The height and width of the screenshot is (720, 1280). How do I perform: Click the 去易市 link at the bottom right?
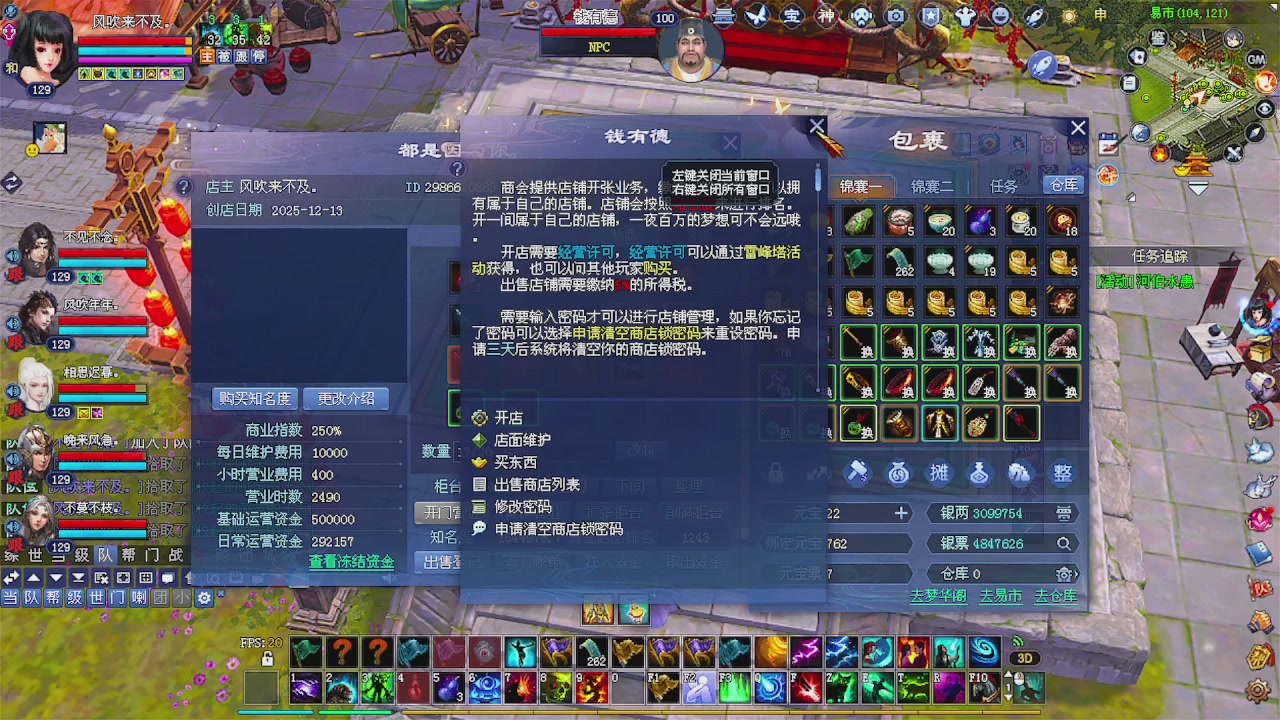click(1000, 594)
